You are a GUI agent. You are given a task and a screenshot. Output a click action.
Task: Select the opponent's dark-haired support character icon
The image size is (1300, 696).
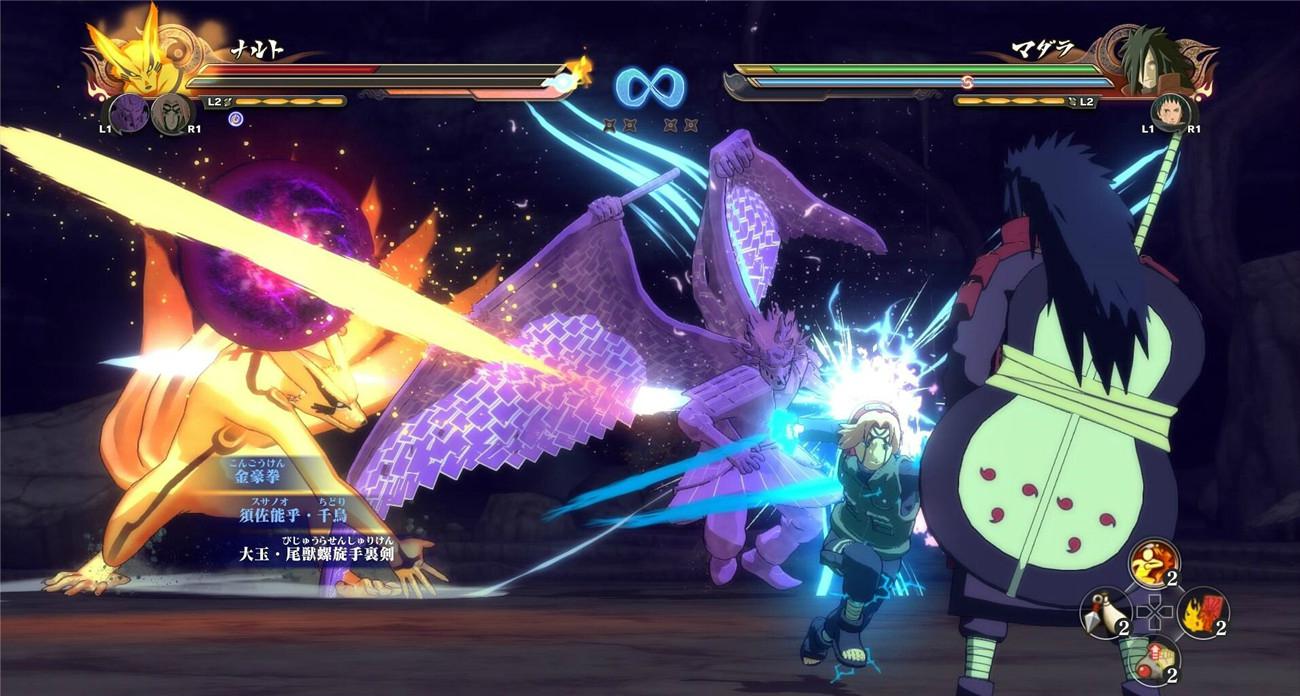[x=1166, y=113]
